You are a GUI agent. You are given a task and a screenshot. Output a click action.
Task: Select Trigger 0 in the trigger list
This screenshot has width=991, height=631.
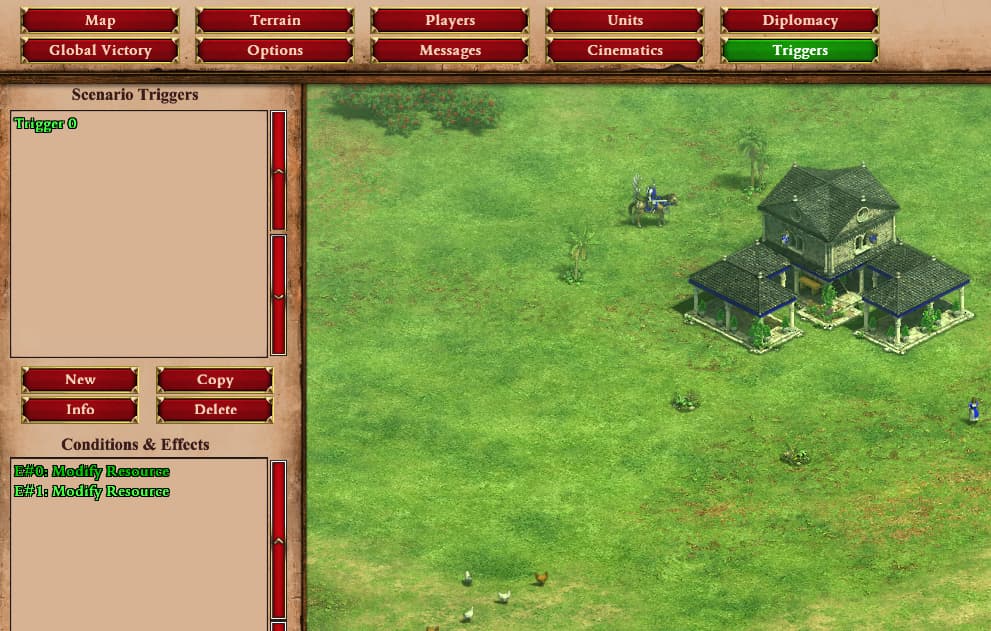(46, 124)
